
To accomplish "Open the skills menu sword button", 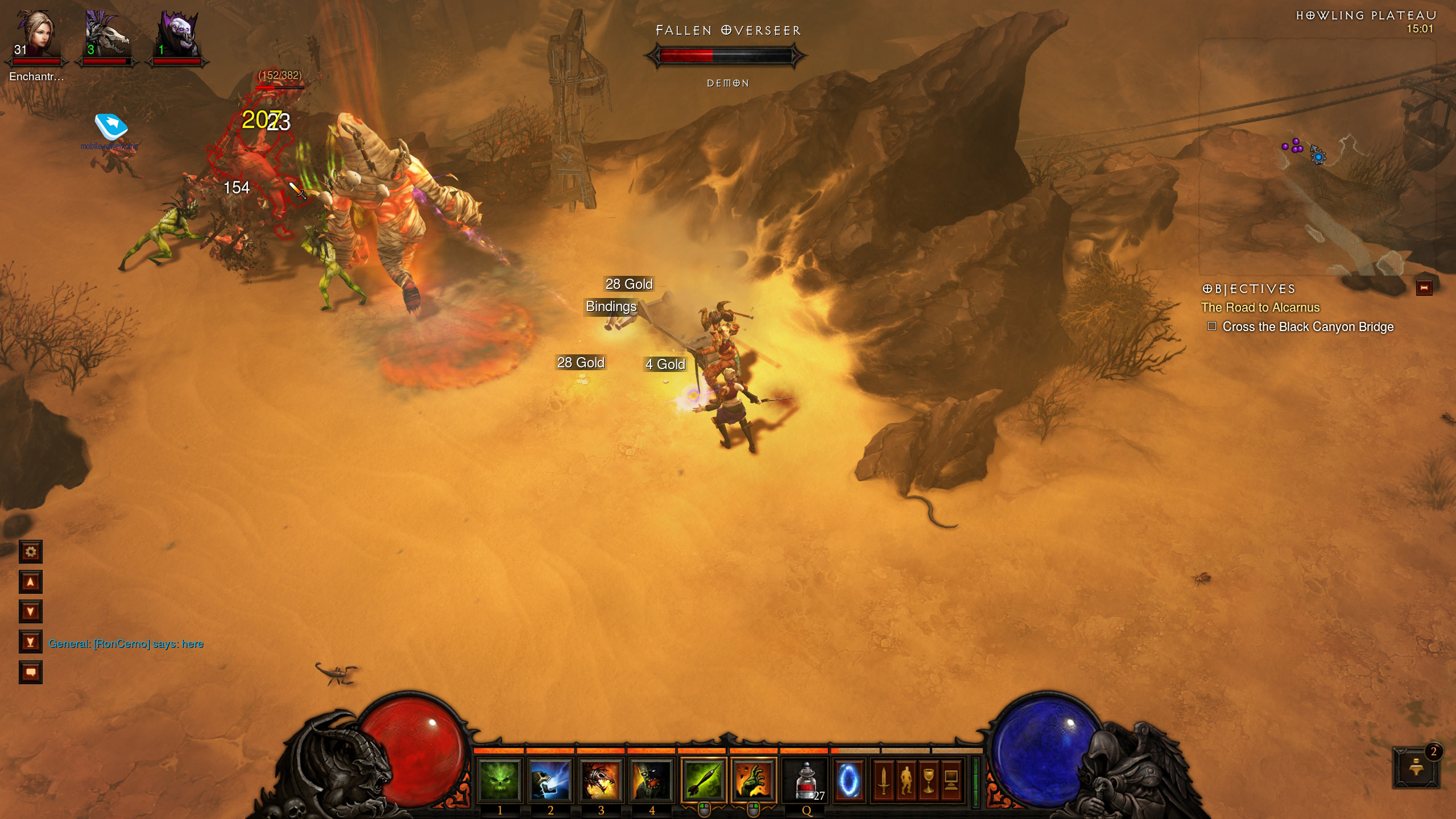I will coord(884,780).
